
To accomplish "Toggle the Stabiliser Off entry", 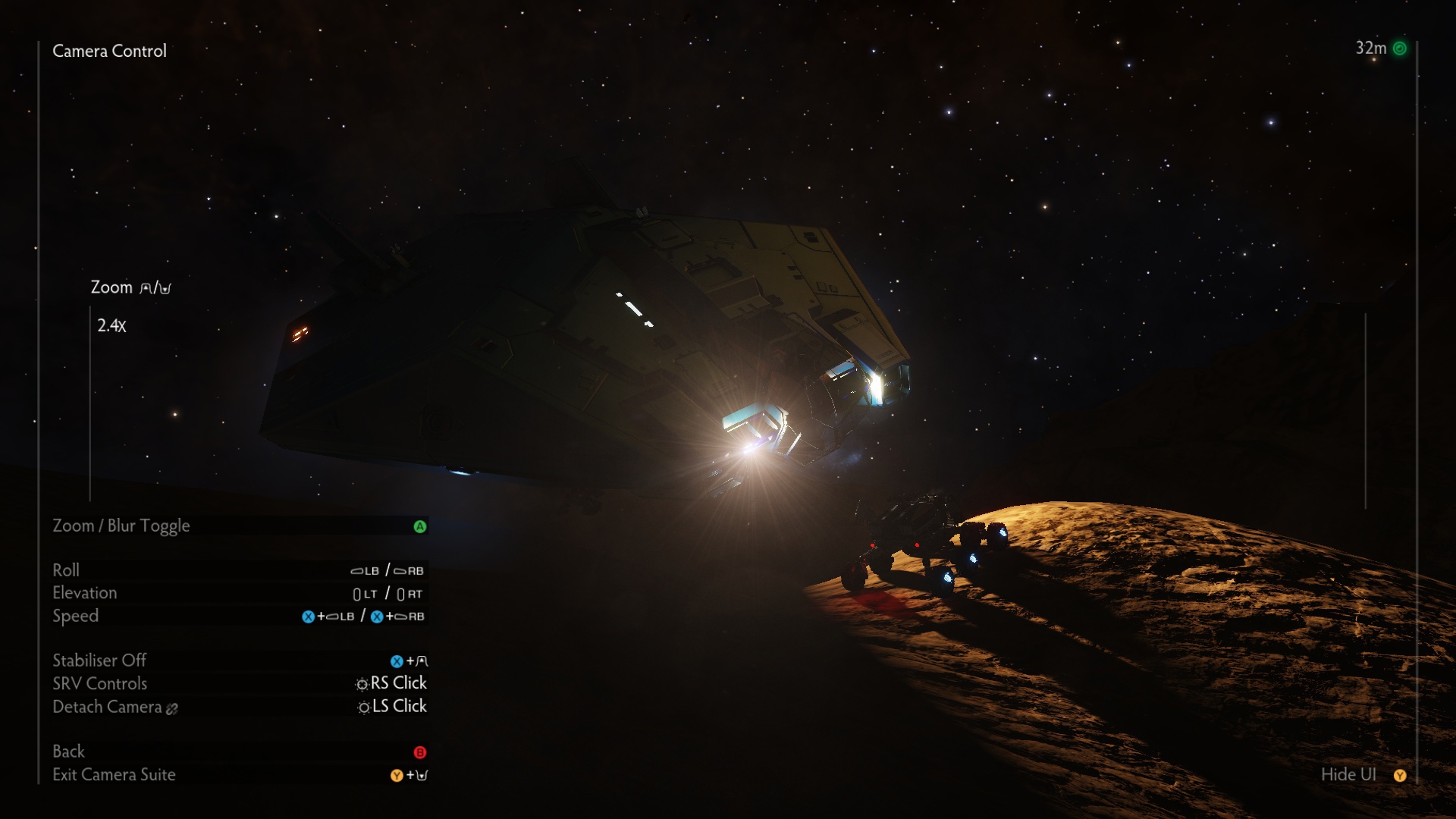I will 99,661.
